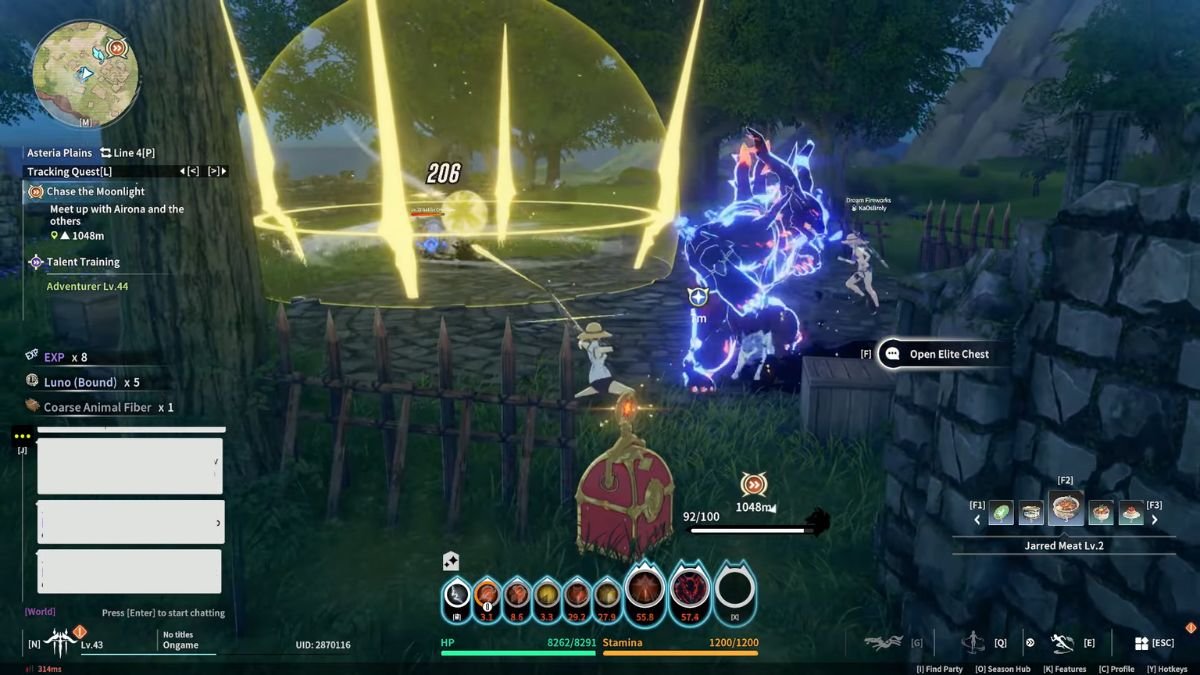Activate the lightning bolt skill
The height and width of the screenshot is (675, 1200).
456,595
